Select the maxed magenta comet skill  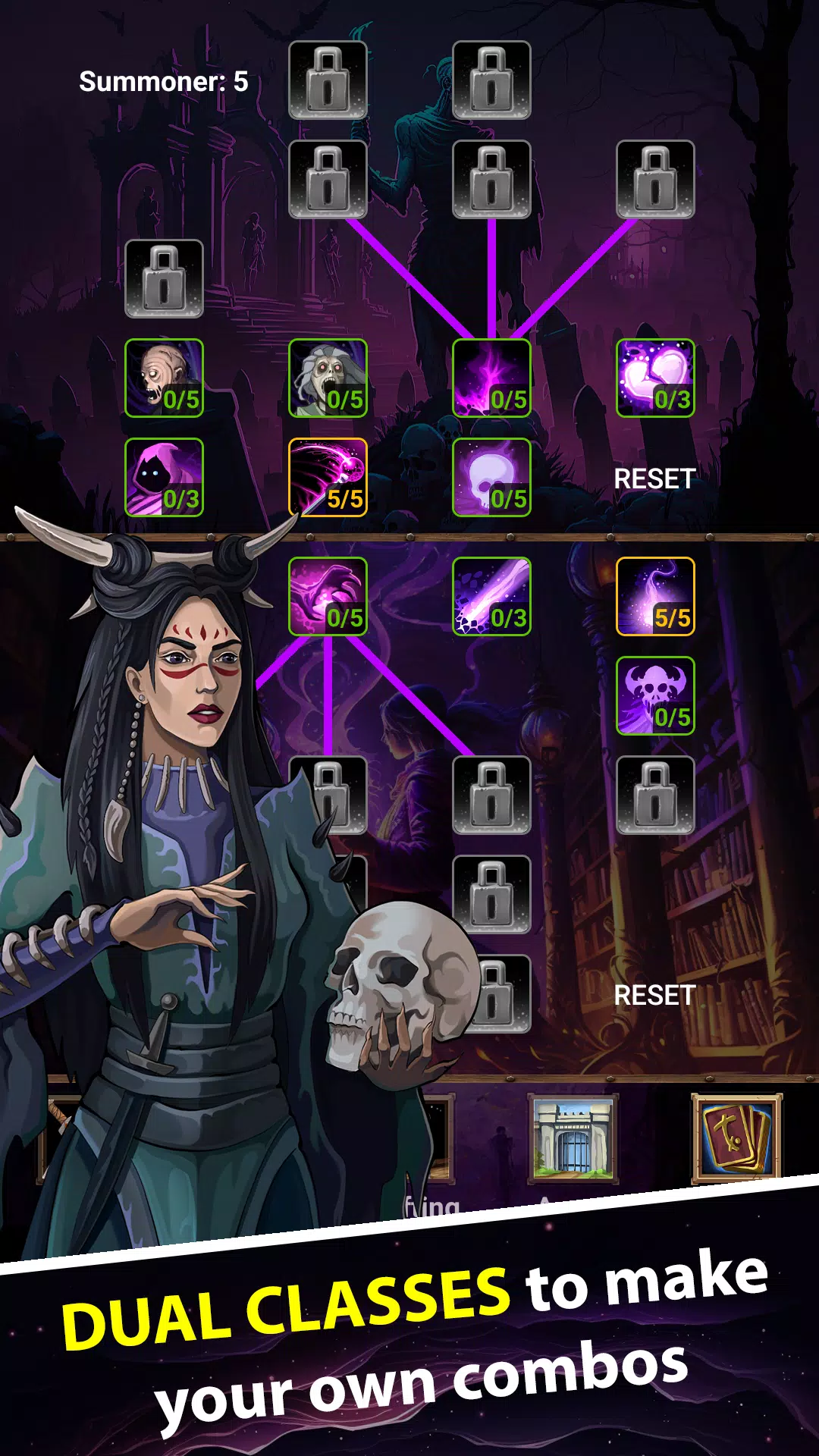pyautogui.click(x=328, y=477)
